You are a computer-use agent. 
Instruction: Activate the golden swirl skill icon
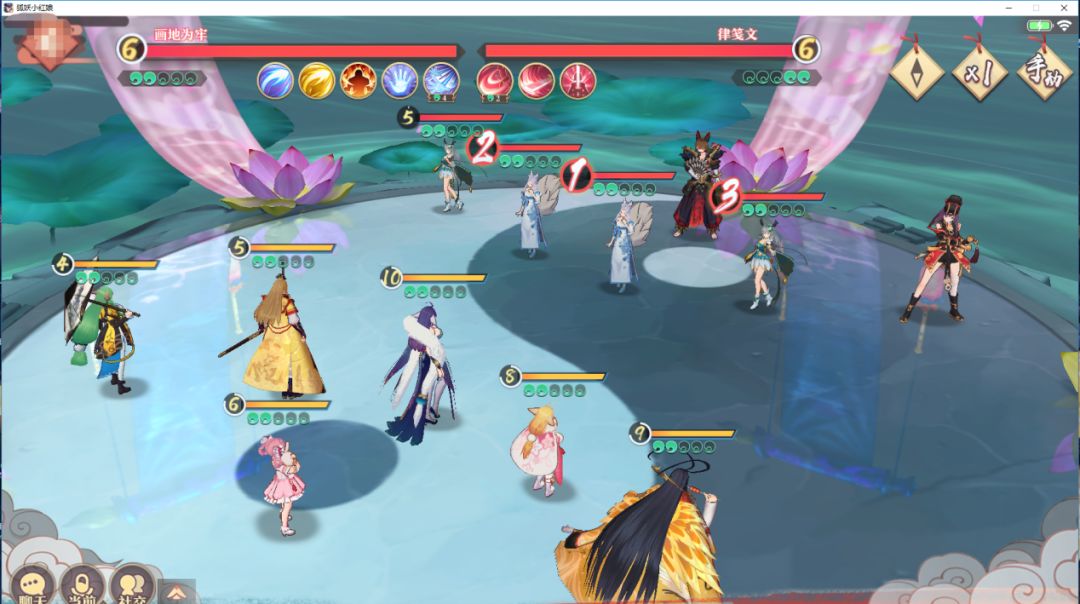tap(316, 80)
